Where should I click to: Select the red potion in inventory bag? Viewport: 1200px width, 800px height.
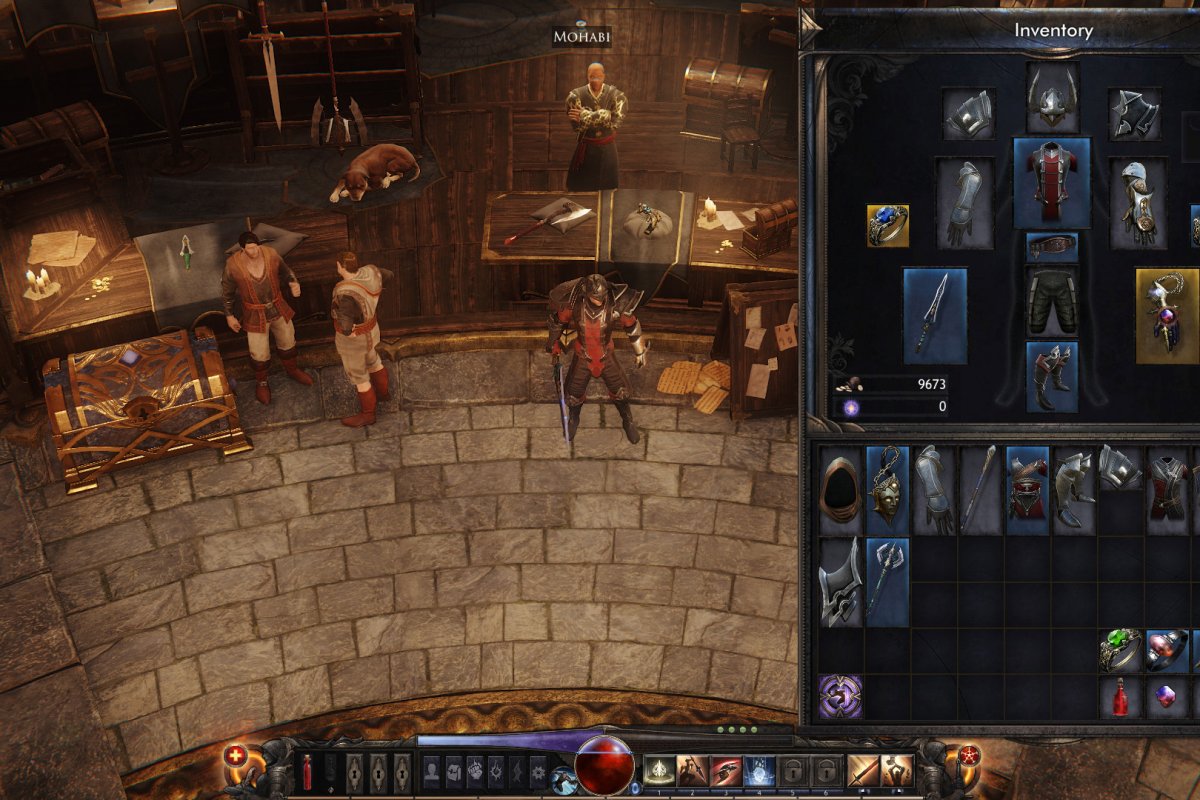click(x=1120, y=697)
